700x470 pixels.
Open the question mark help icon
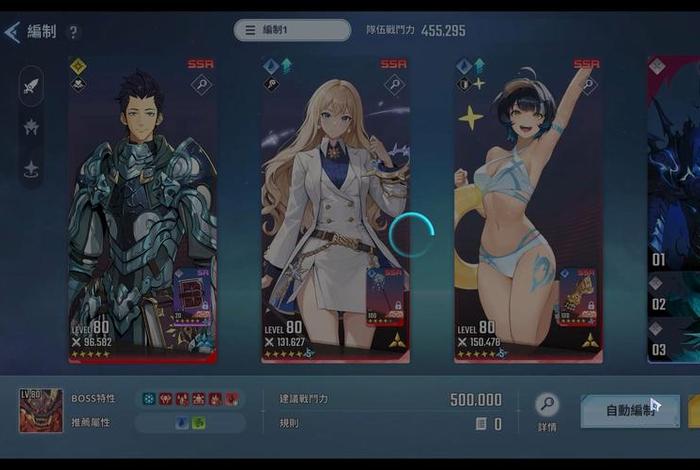(x=74, y=32)
